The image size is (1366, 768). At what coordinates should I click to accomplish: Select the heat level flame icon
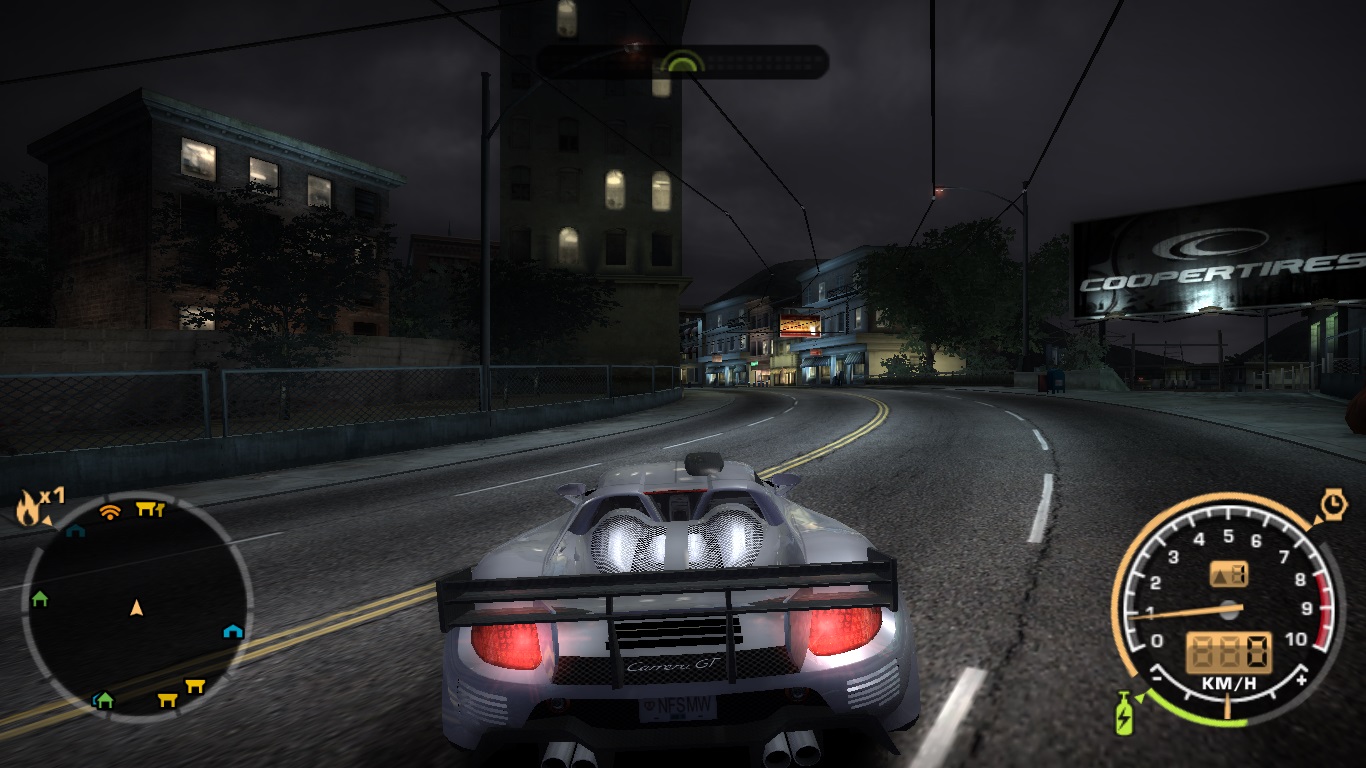tap(28, 509)
